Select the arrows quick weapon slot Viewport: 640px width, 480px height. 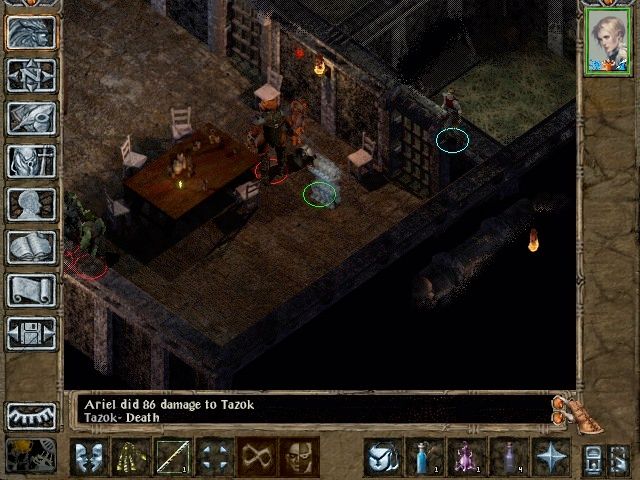(x=131, y=457)
